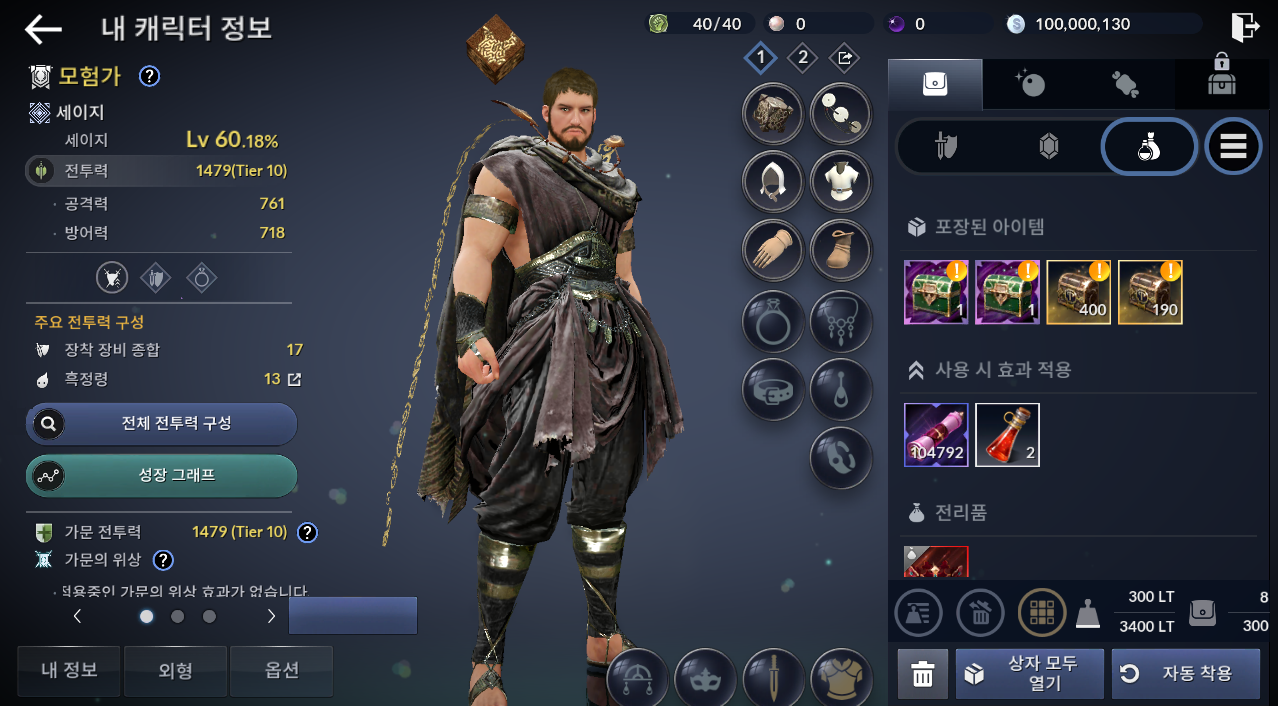
Task: Show the 성장 그래프 growth graph
Action: [x=162, y=476]
